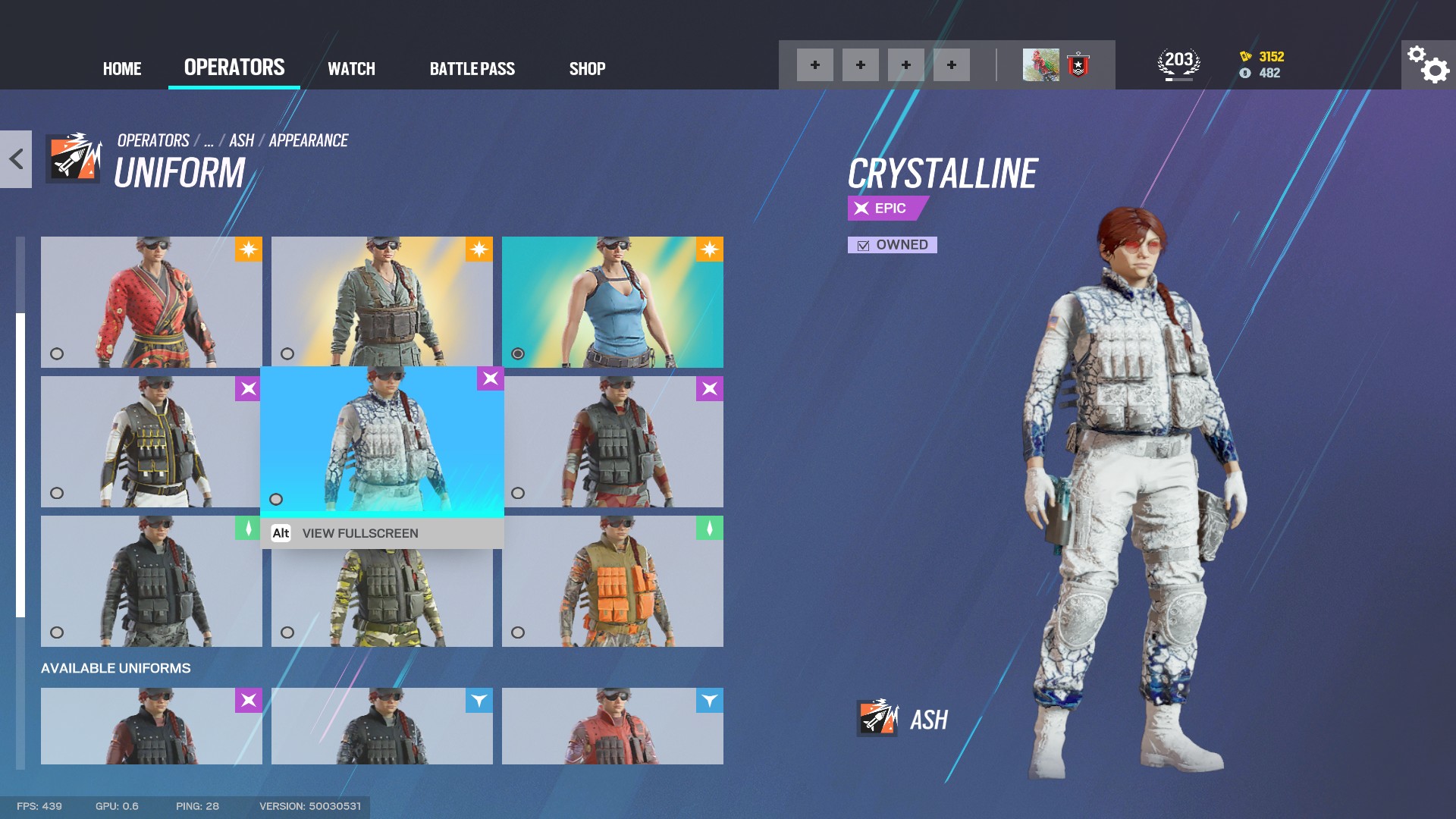Click the parrot profile card icon
This screenshot has width=1456, height=819.
[x=1040, y=64]
